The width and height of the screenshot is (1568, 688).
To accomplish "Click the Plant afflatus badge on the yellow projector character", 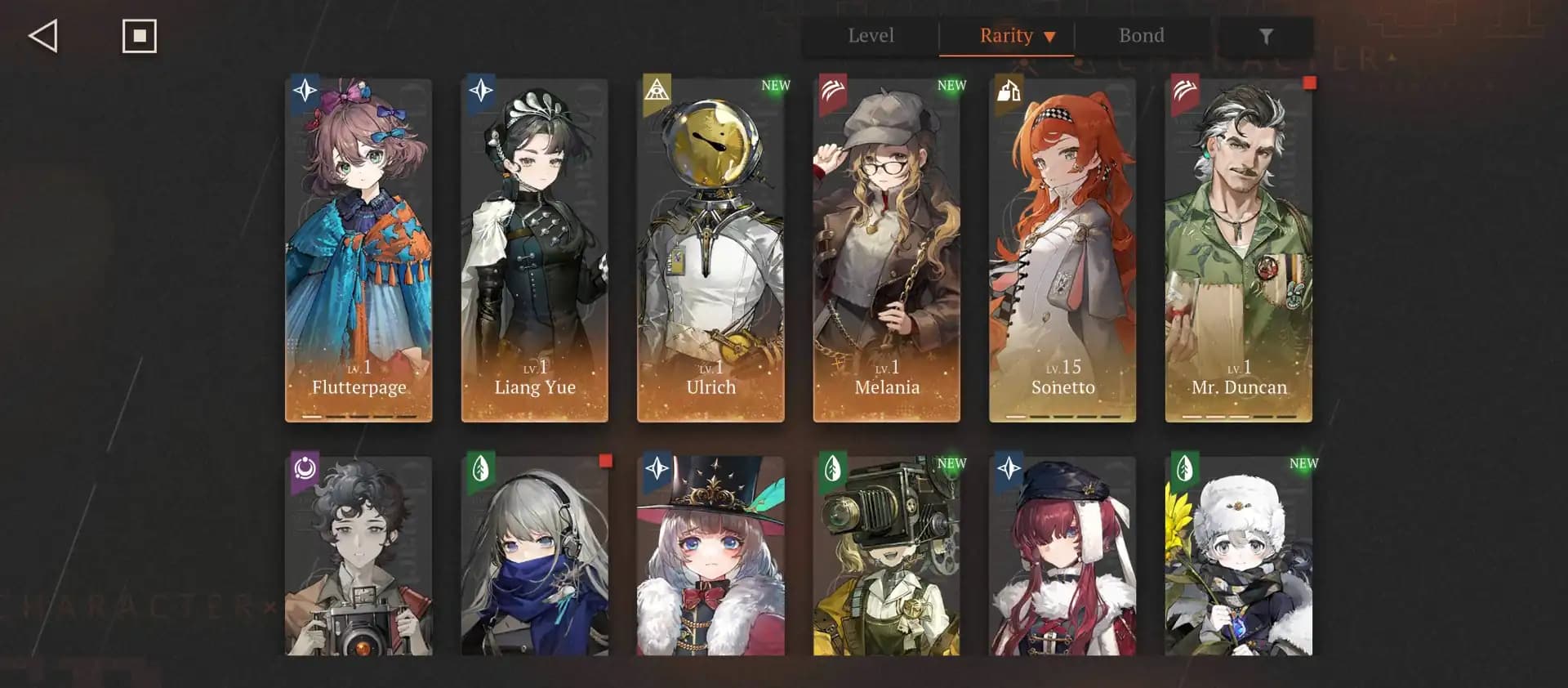I will coord(832,468).
